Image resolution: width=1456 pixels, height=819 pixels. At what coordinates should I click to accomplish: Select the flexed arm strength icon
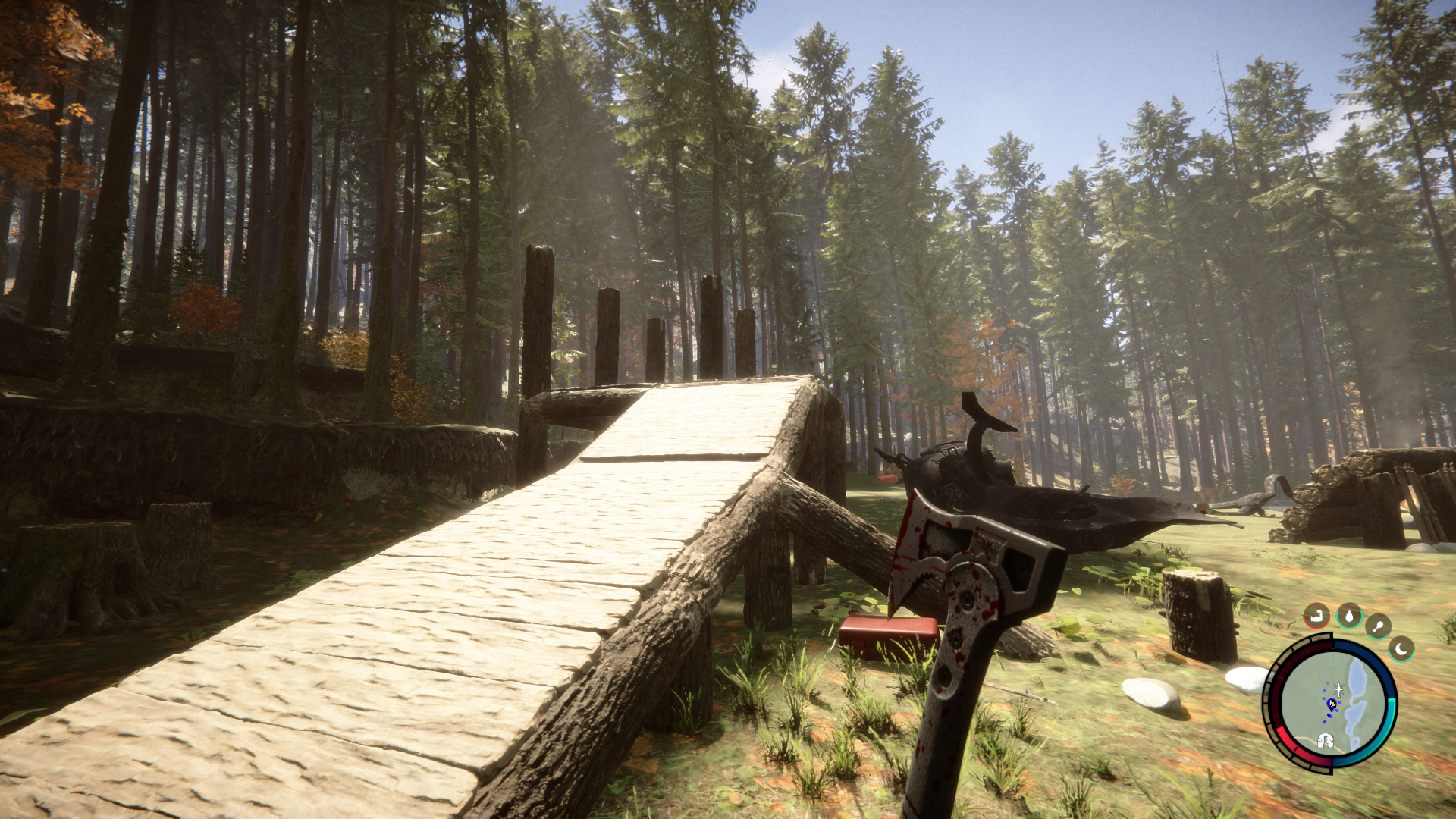(1317, 615)
